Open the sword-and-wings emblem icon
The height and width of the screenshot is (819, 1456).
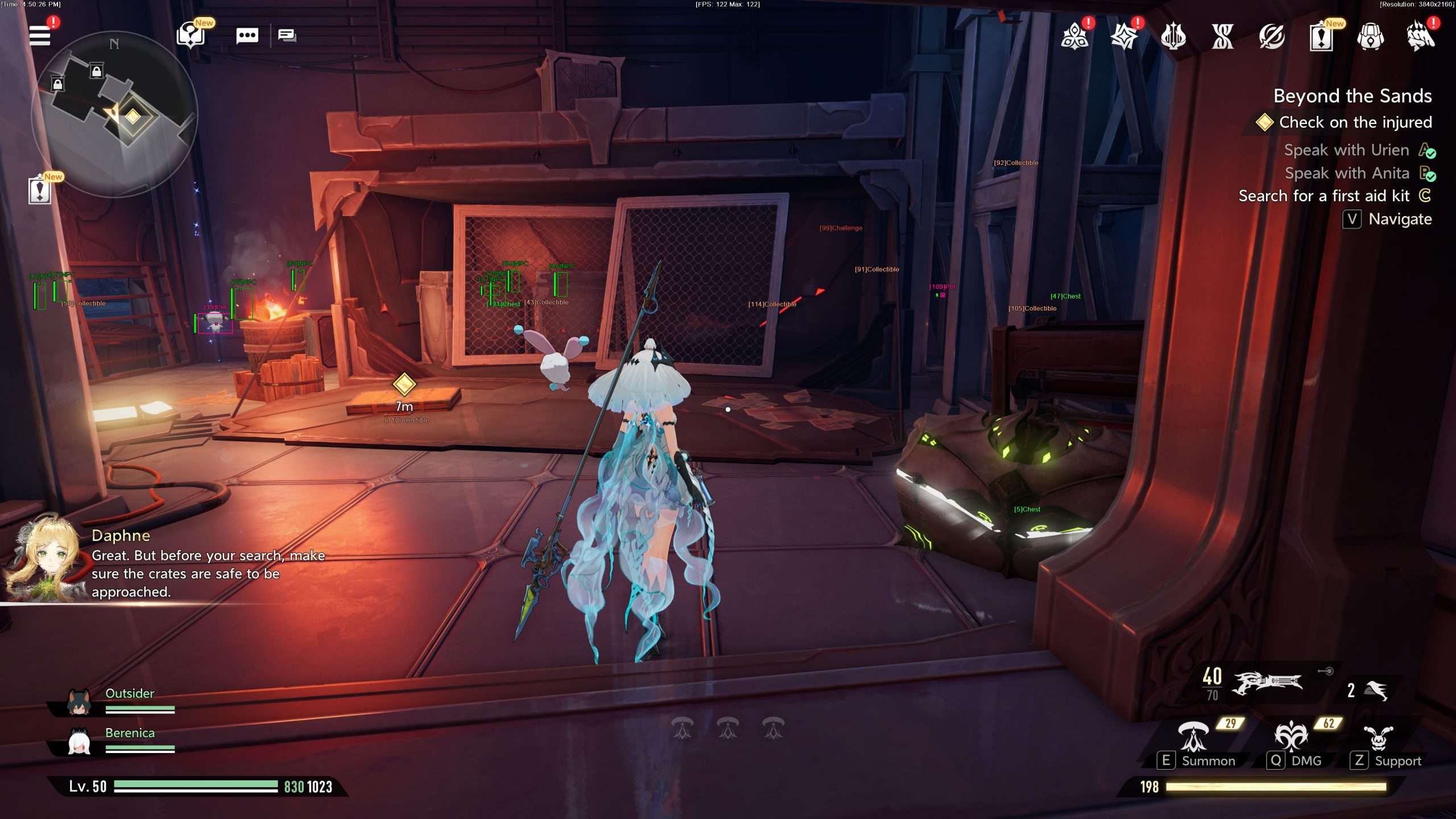click(1173, 37)
